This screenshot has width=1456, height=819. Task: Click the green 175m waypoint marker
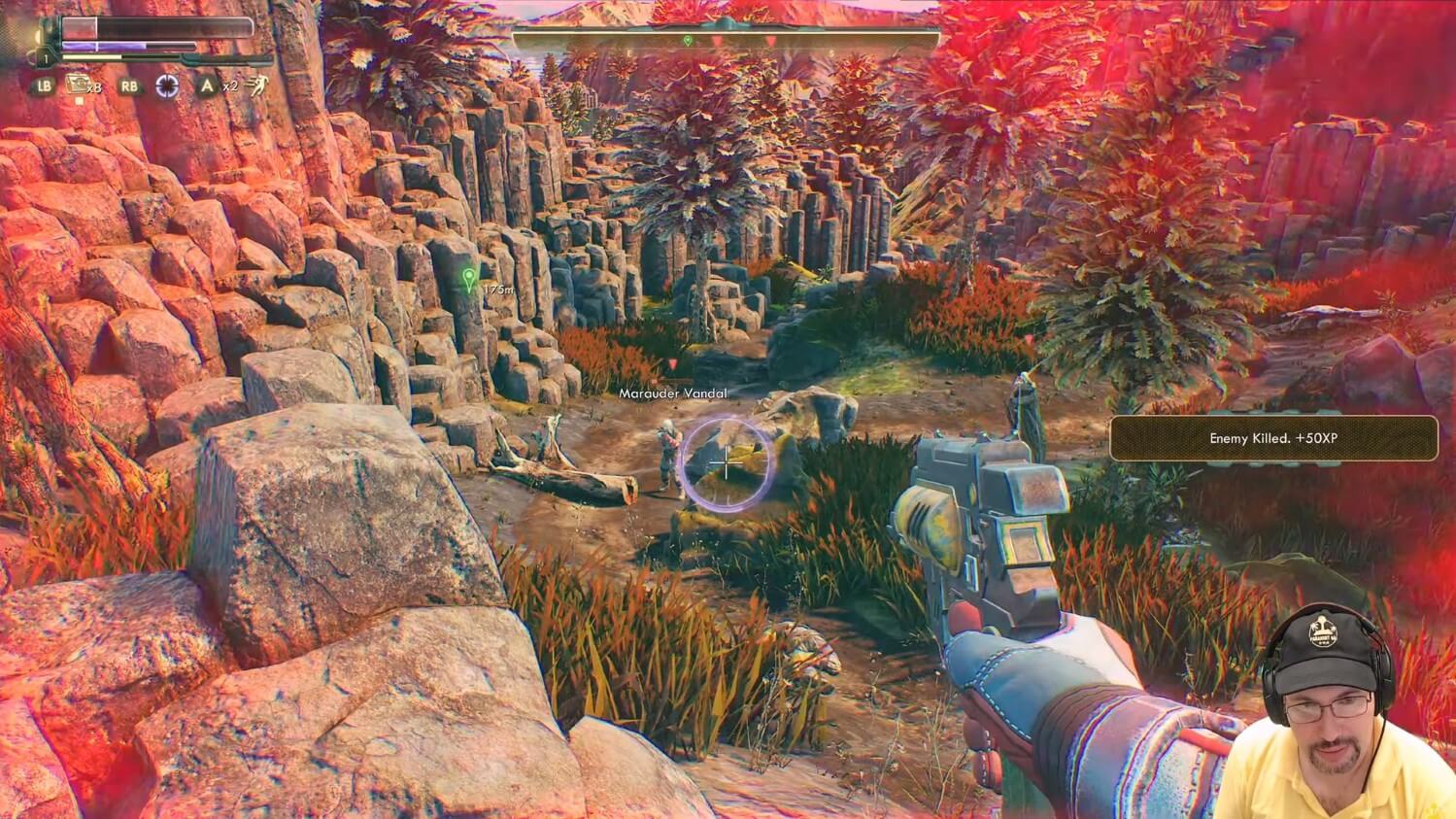click(470, 282)
